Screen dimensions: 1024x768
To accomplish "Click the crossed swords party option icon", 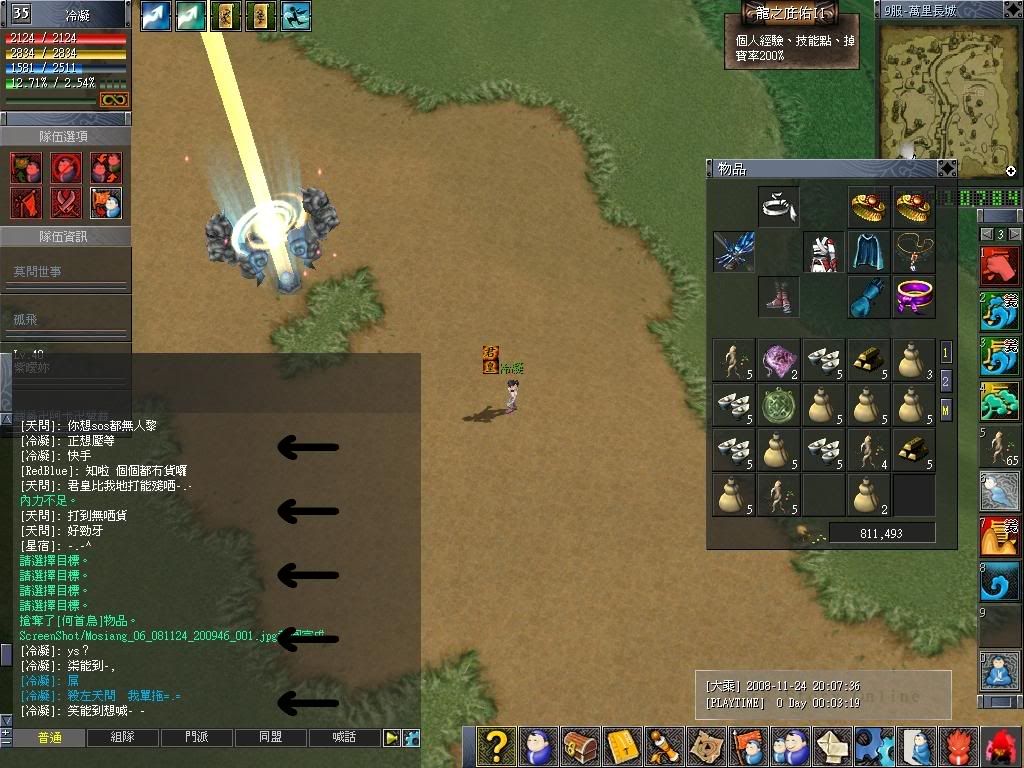I will [x=66, y=202].
